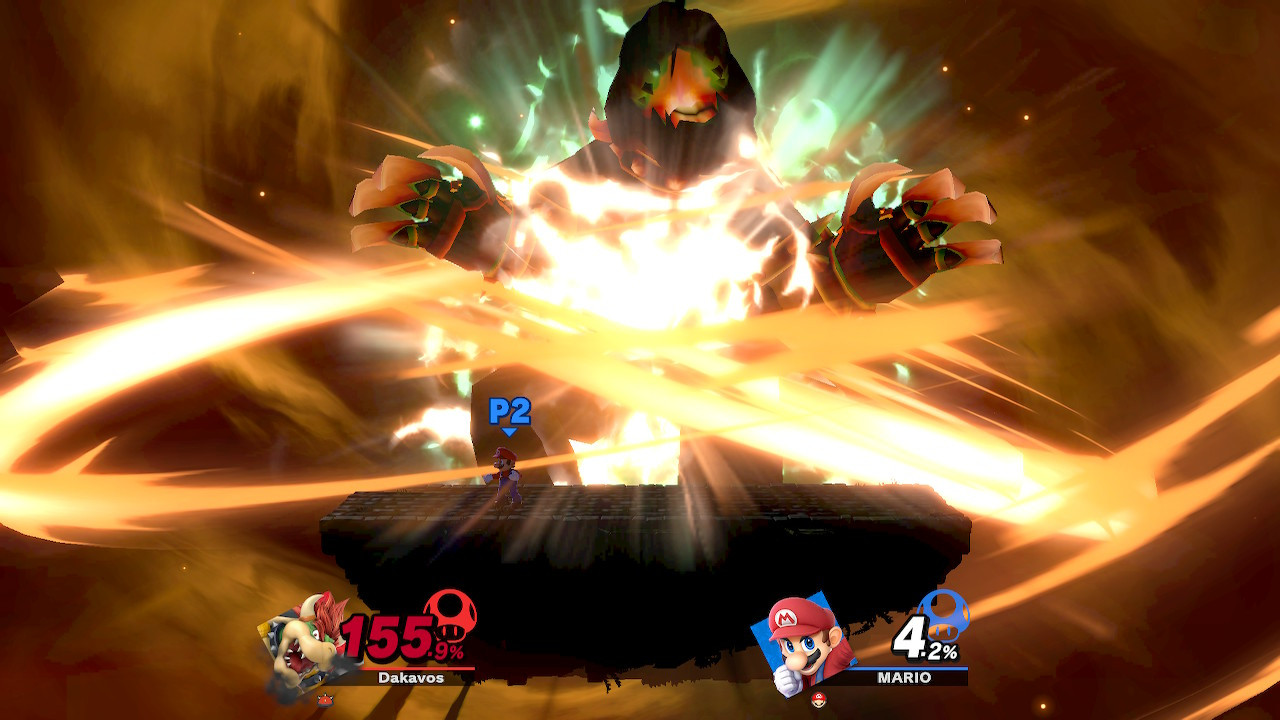Image resolution: width=1280 pixels, height=720 pixels.
Task: Select the player name MARIO
Action: [903, 678]
